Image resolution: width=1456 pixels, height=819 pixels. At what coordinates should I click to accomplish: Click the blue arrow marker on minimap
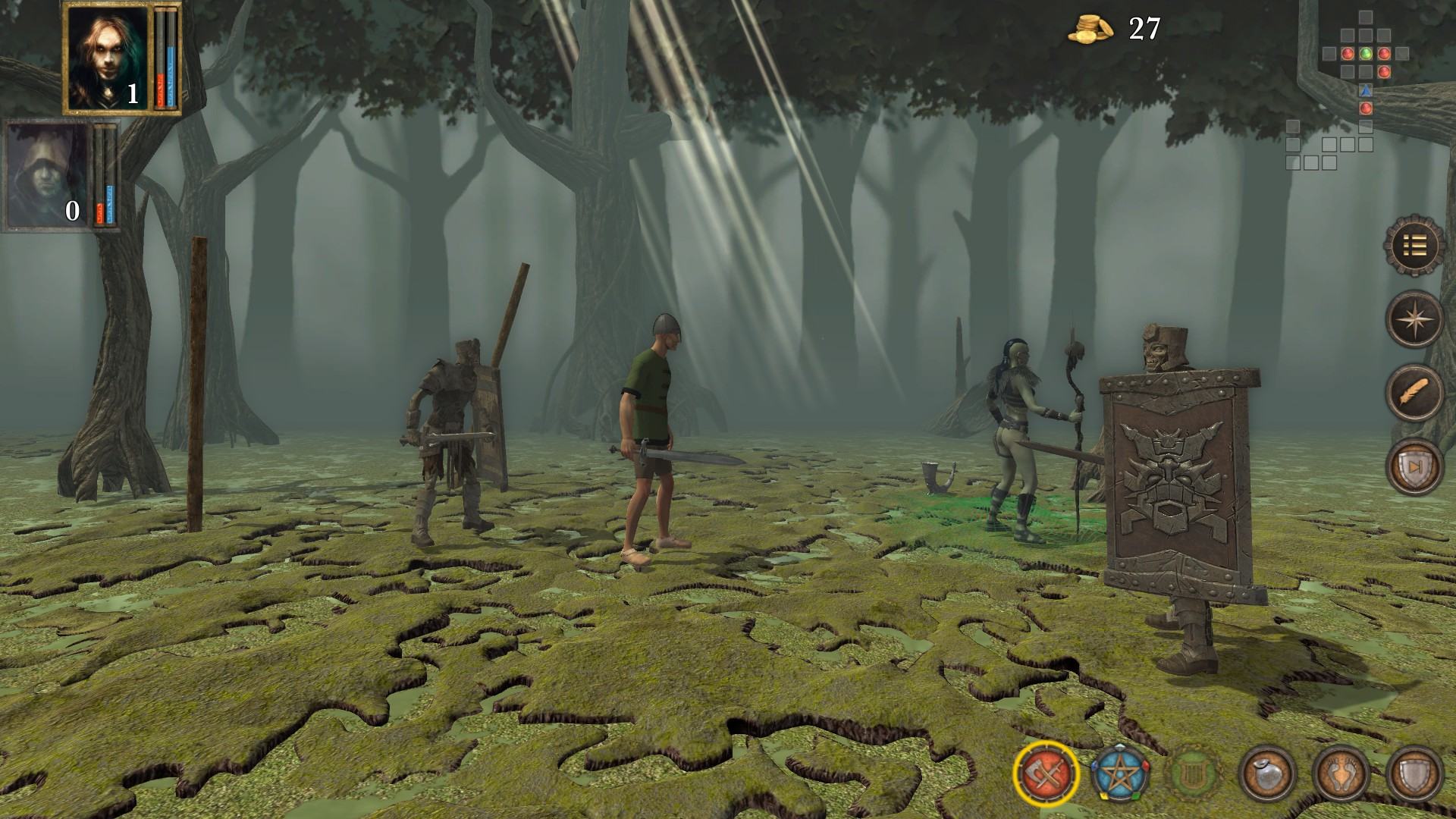(x=1366, y=90)
